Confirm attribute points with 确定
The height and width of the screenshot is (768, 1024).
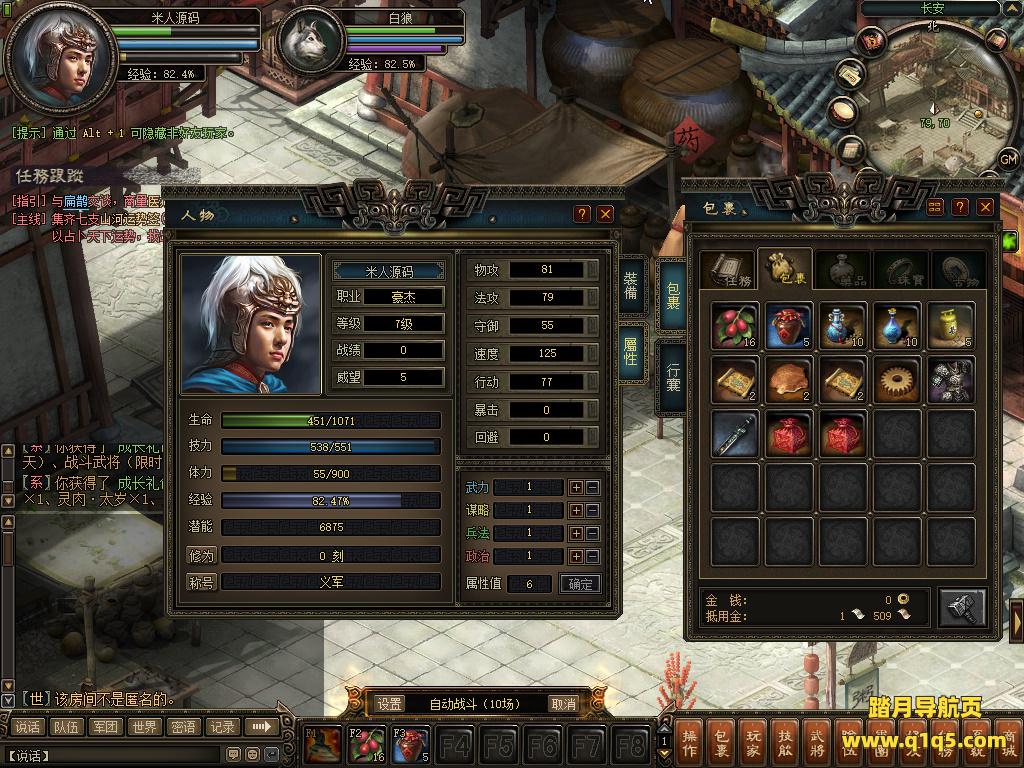point(580,584)
